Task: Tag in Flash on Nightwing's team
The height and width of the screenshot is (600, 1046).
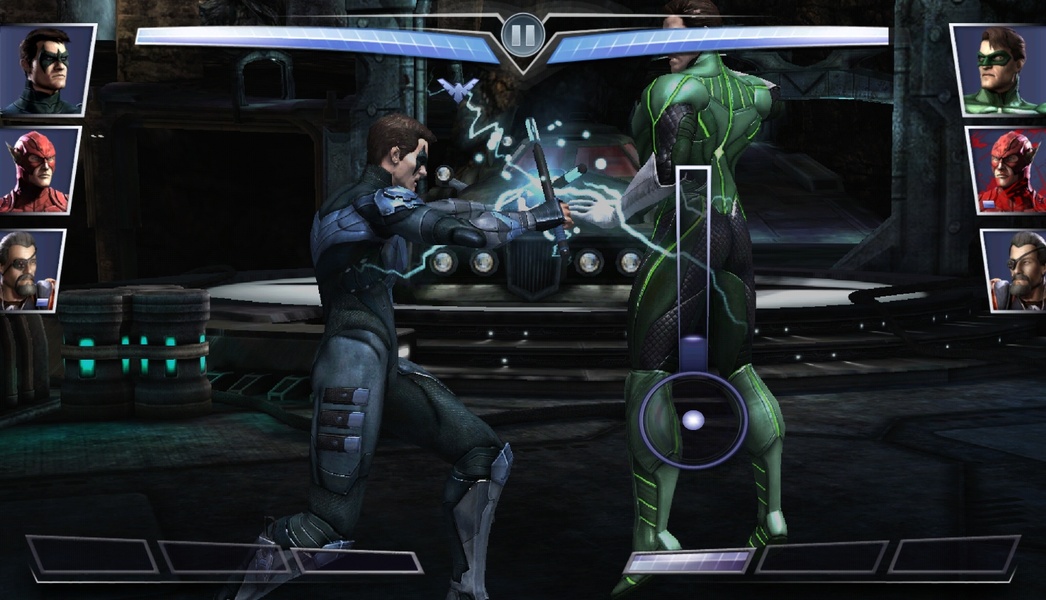Action: [x=38, y=170]
